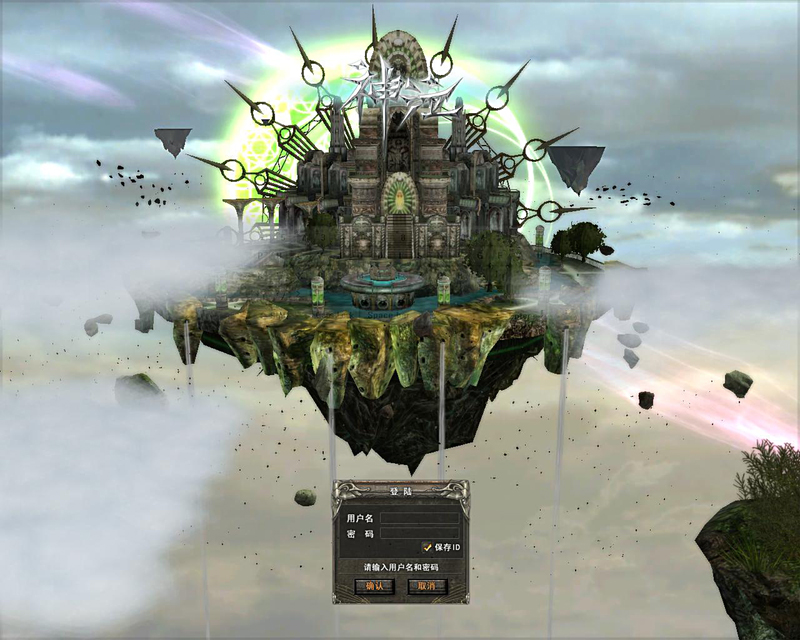Image resolution: width=800 pixels, height=640 pixels.
Task: Cancel login using the 取消 button
Action: [427, 586]
